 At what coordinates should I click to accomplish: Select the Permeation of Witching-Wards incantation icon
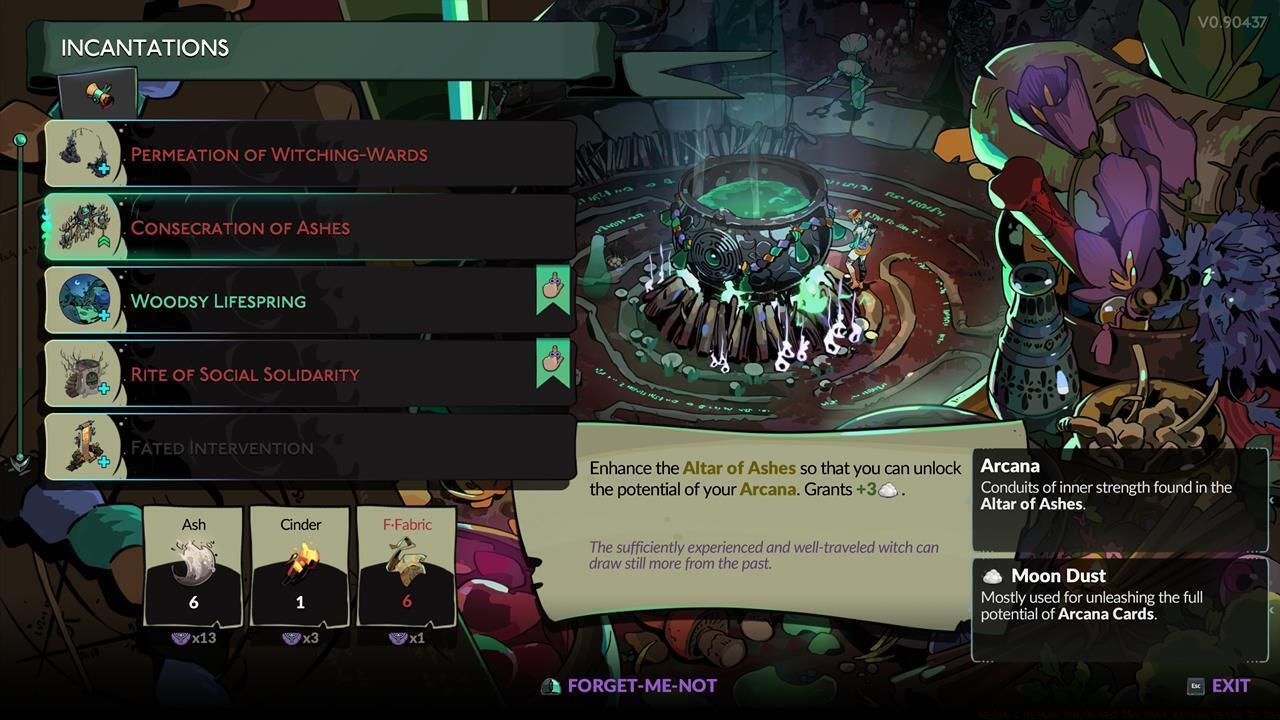[84, 154]
